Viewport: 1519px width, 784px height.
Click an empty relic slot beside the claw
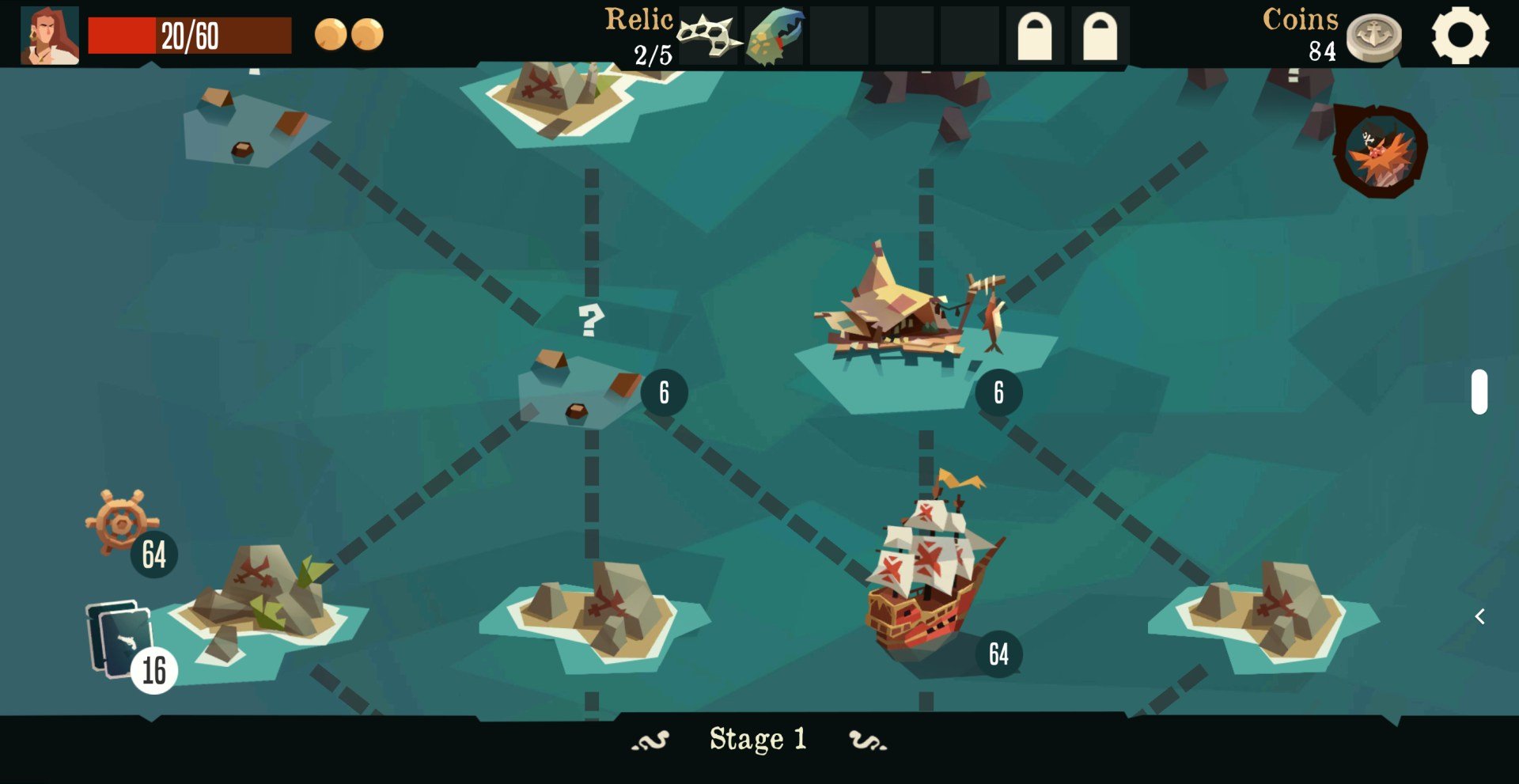click(x=839, y=35)
